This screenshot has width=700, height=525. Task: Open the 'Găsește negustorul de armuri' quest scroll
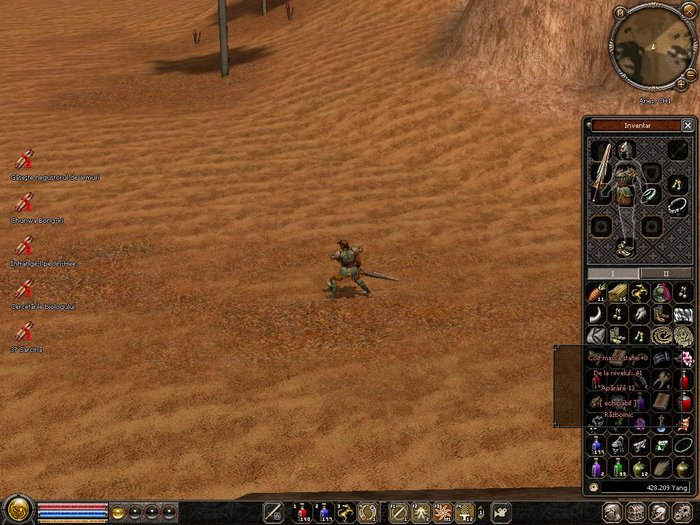25,160
